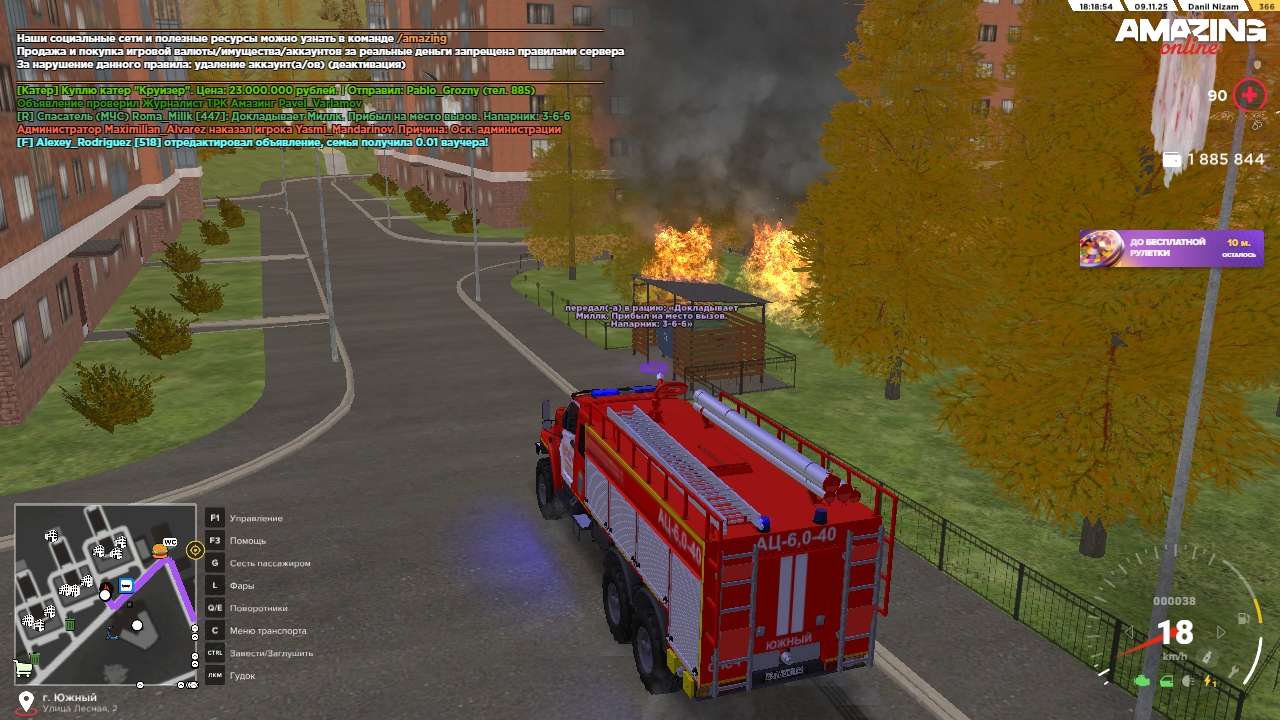Click the minimap
Image resolution: width=1280 pixels, height=720 pixels.
coord(105,595)
